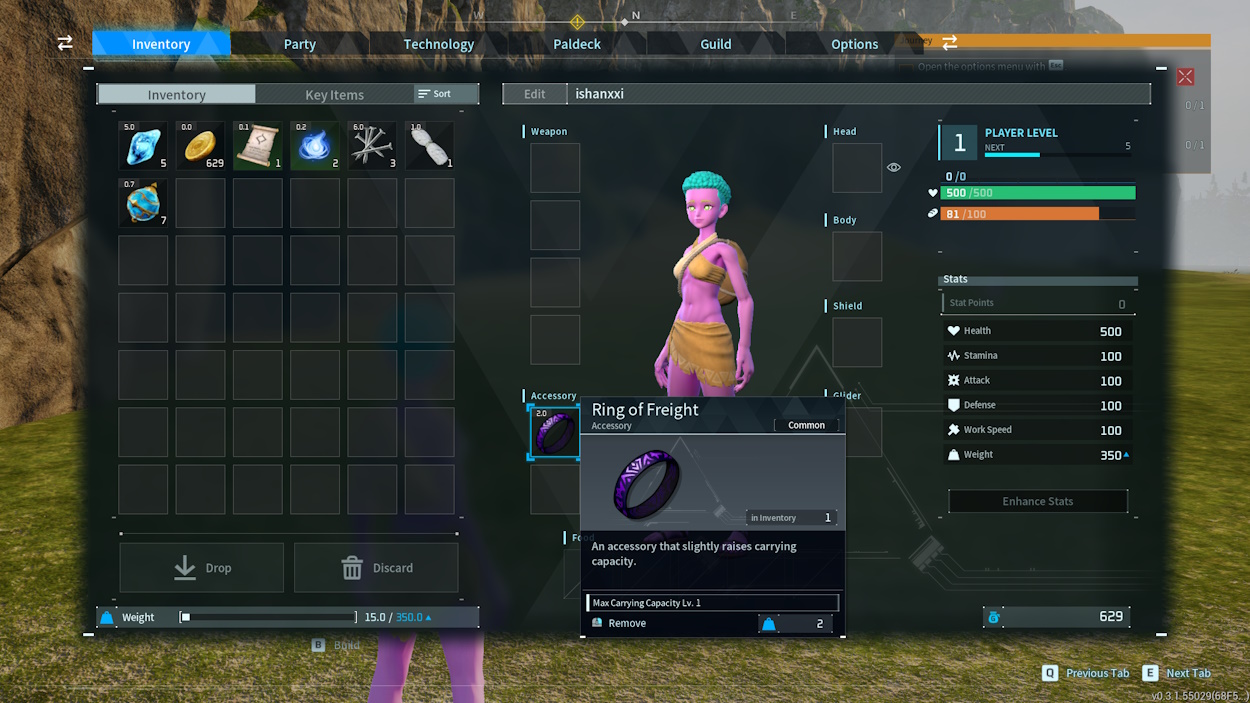Select the Guild tab
The height and width of the screenshot is (703, 1250).
point(715,44)
